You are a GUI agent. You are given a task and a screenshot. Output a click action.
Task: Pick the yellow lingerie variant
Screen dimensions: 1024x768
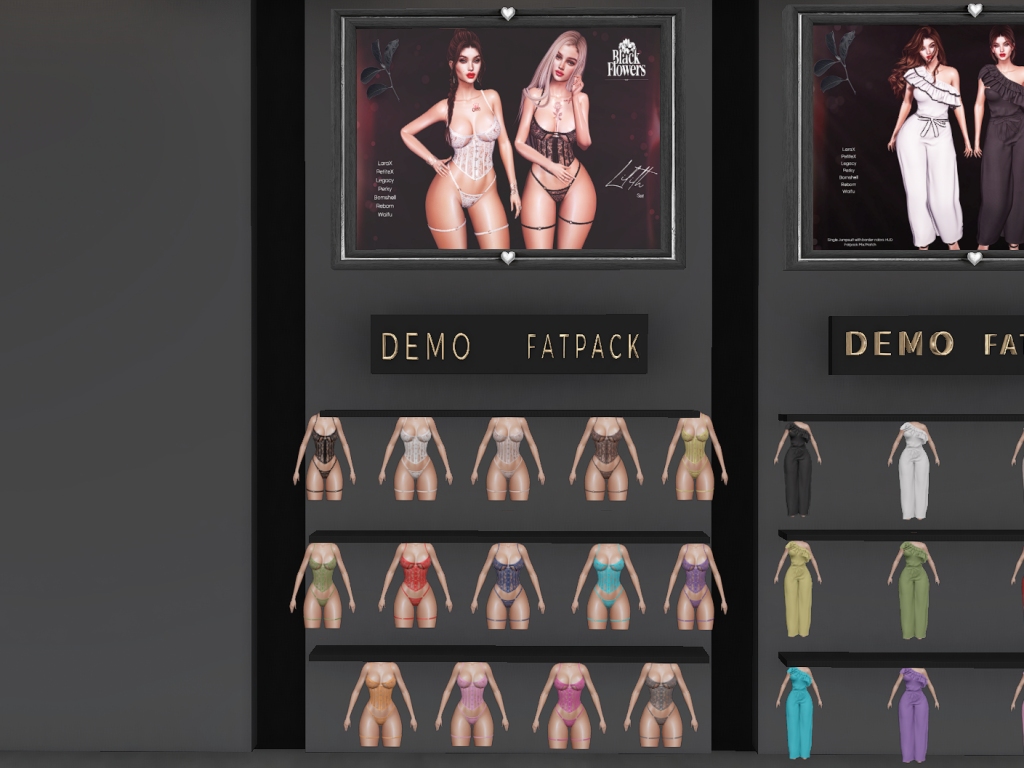click(695, 458)
